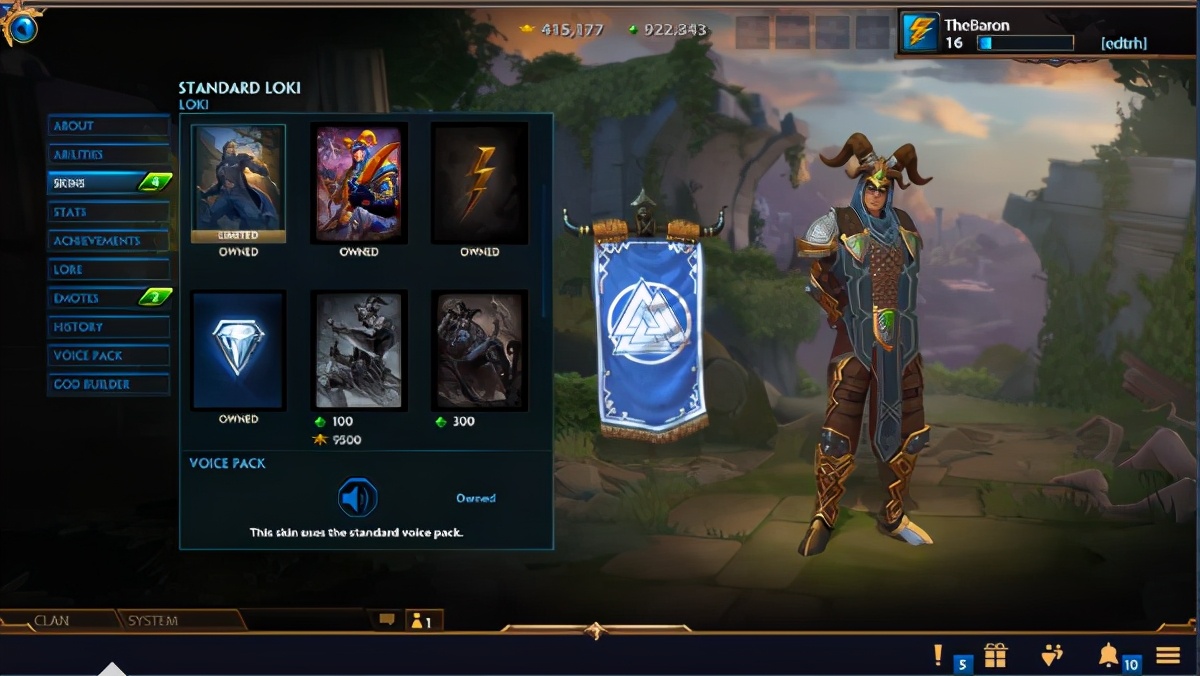View the History section

coord(108,327)
